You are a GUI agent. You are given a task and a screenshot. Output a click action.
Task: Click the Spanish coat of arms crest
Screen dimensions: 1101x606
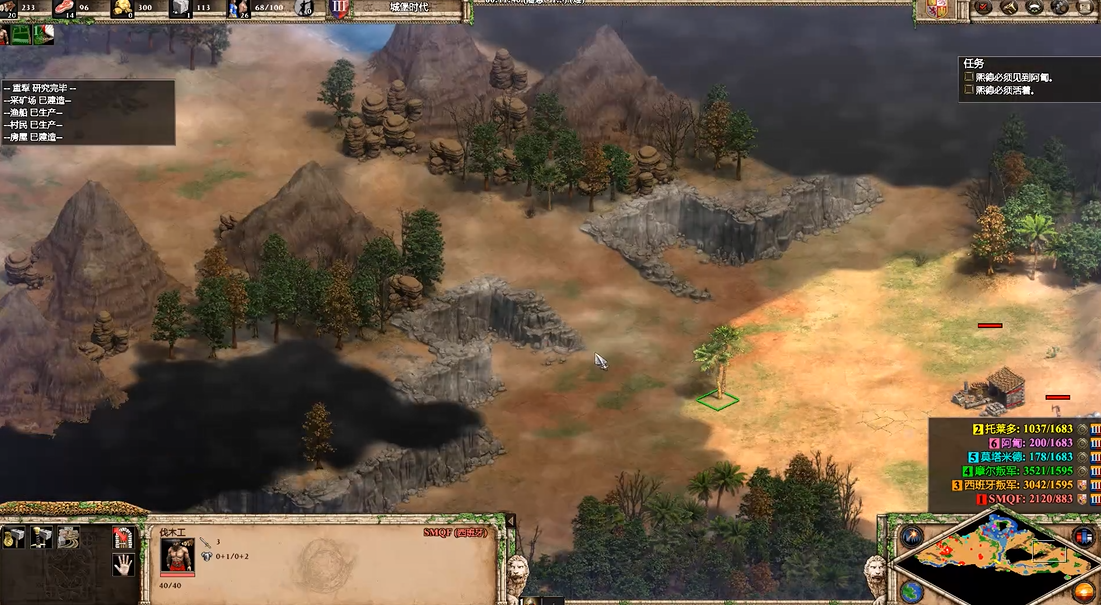pos(938,9)
